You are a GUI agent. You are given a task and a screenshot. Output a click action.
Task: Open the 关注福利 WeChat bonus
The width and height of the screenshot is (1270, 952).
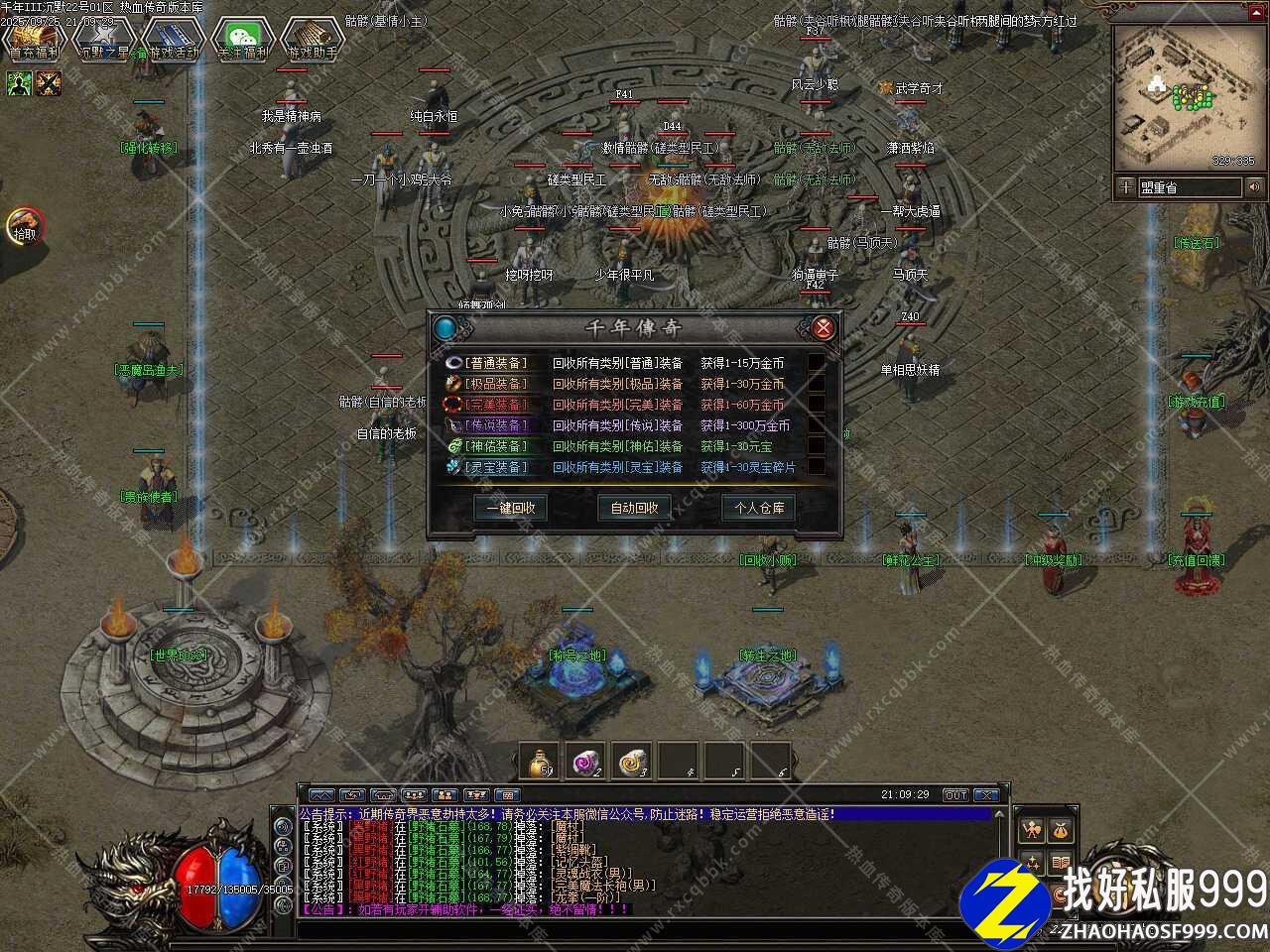[242, 40]
